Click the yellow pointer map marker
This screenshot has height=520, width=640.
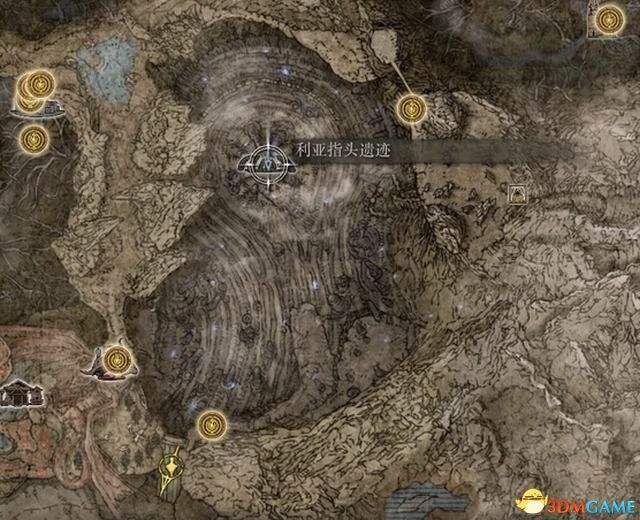171,469
